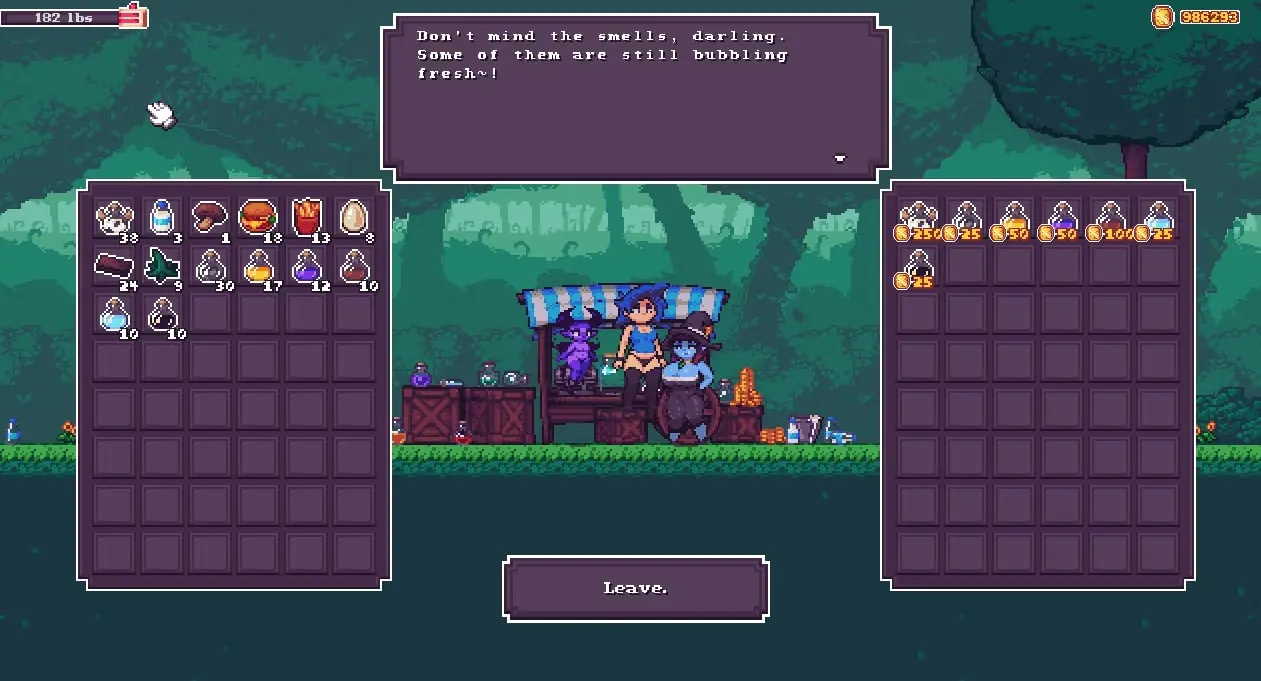
Task: Select the burger stack in the inventory
Action: (258, 217)
